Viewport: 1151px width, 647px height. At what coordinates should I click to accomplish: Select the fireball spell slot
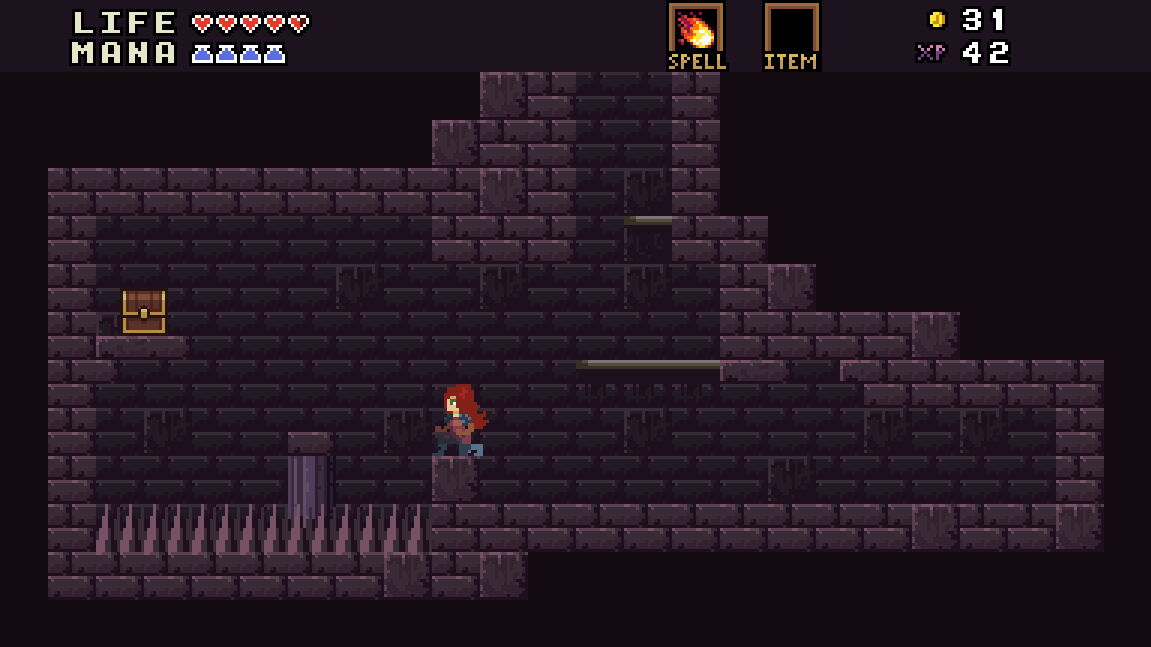(695, 29)
